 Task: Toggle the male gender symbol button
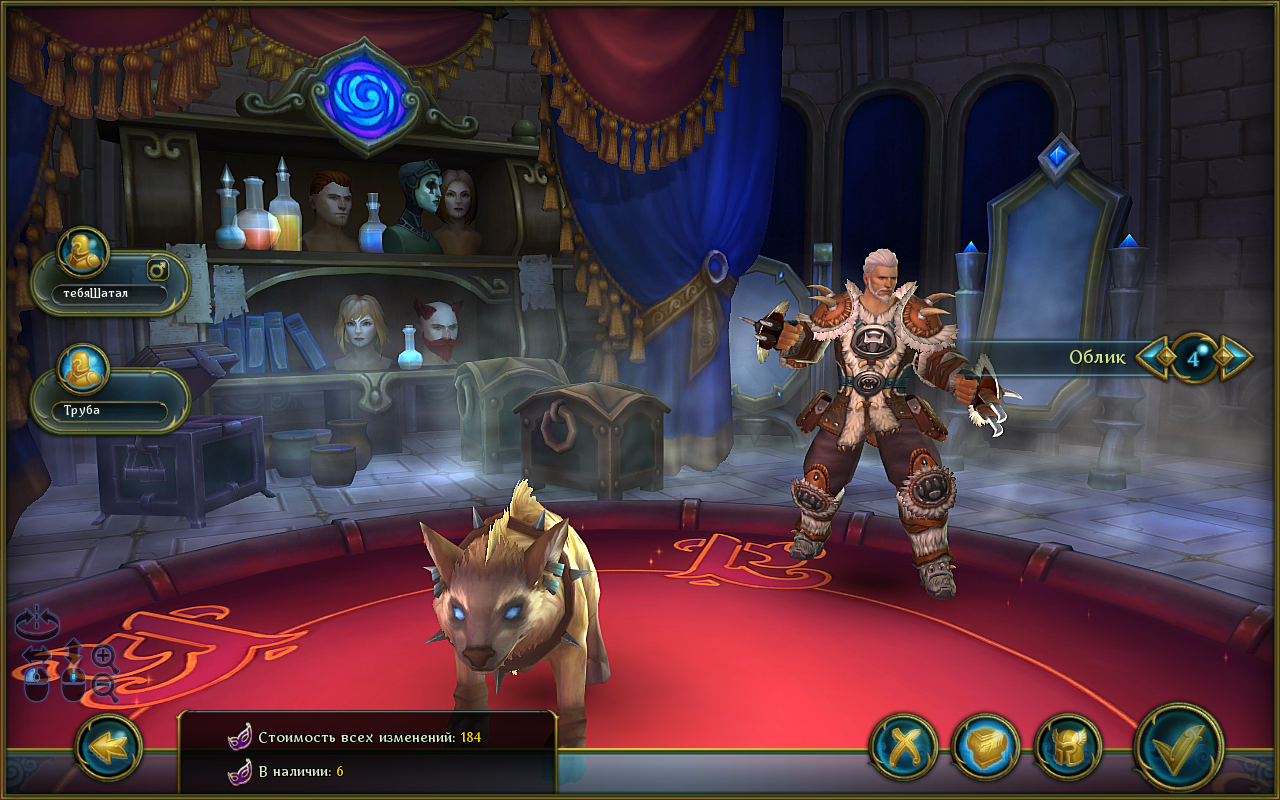pyautogui.click(x=158, y=269)
